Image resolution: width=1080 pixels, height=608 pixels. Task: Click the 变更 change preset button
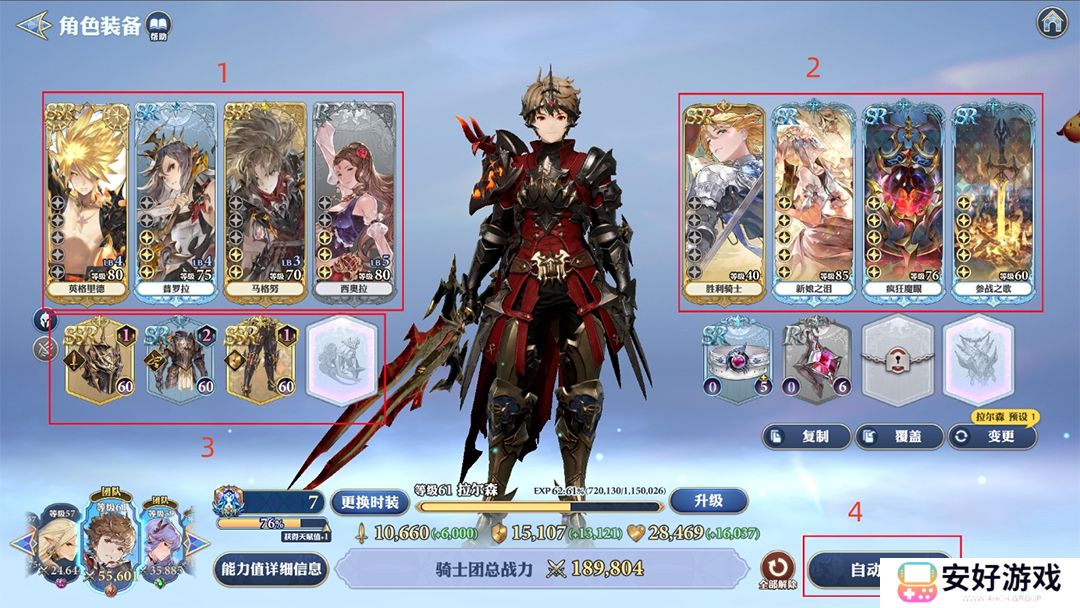pos(991,436)
